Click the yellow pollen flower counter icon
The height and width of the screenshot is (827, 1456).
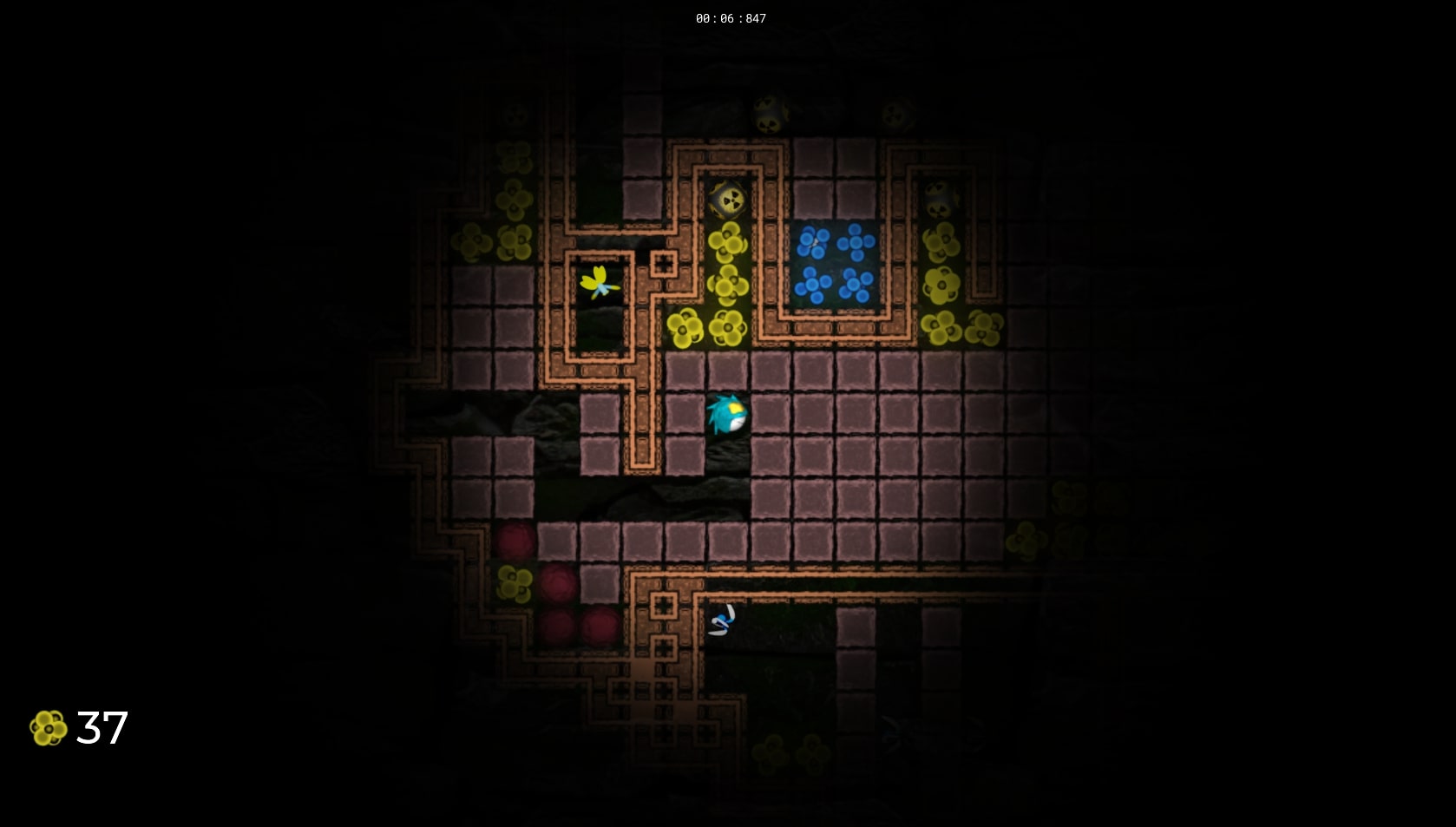48,729
